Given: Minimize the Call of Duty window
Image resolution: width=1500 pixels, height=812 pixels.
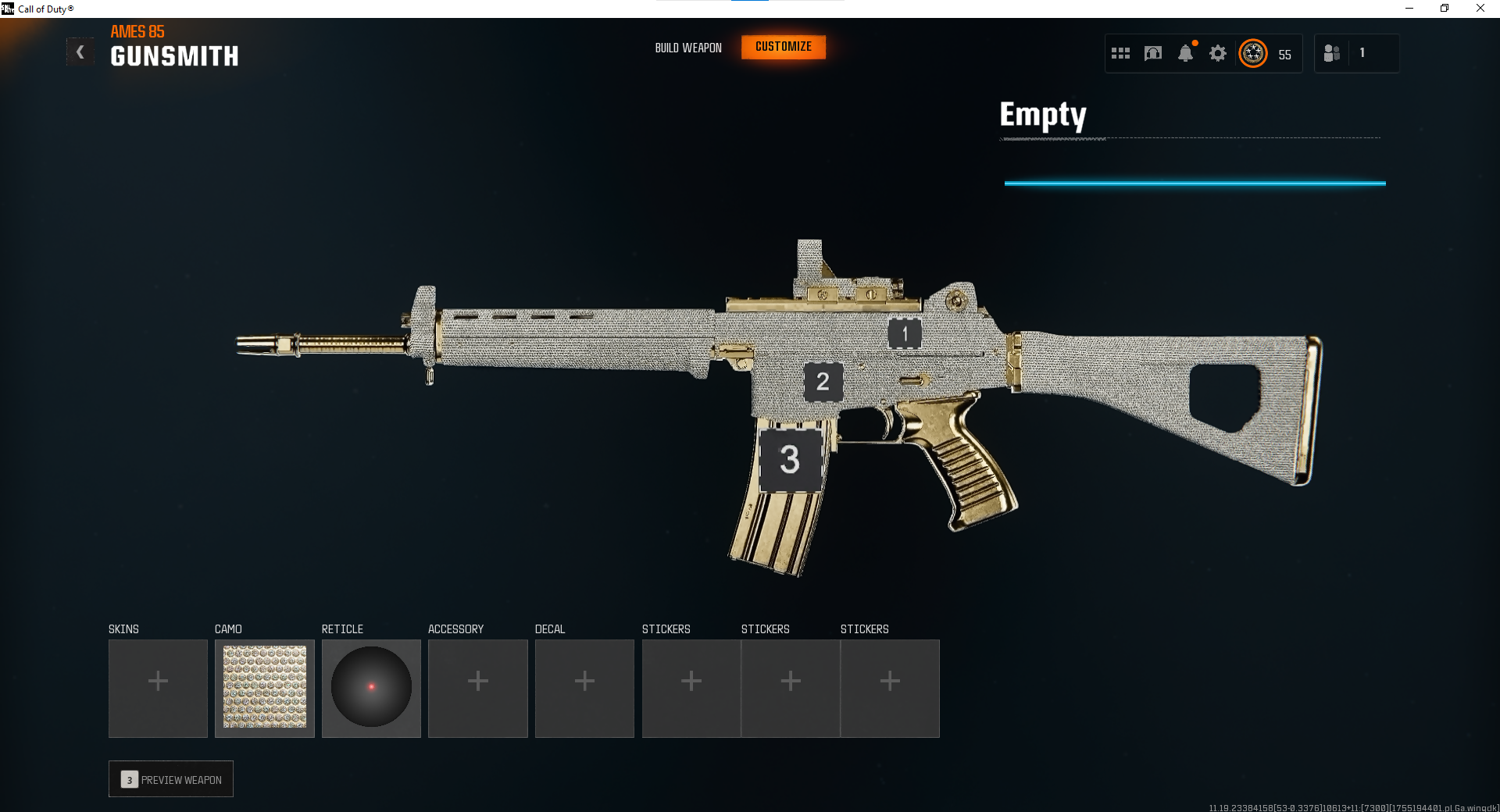Looking at the screenshot, I should (x=1409, y=9).
